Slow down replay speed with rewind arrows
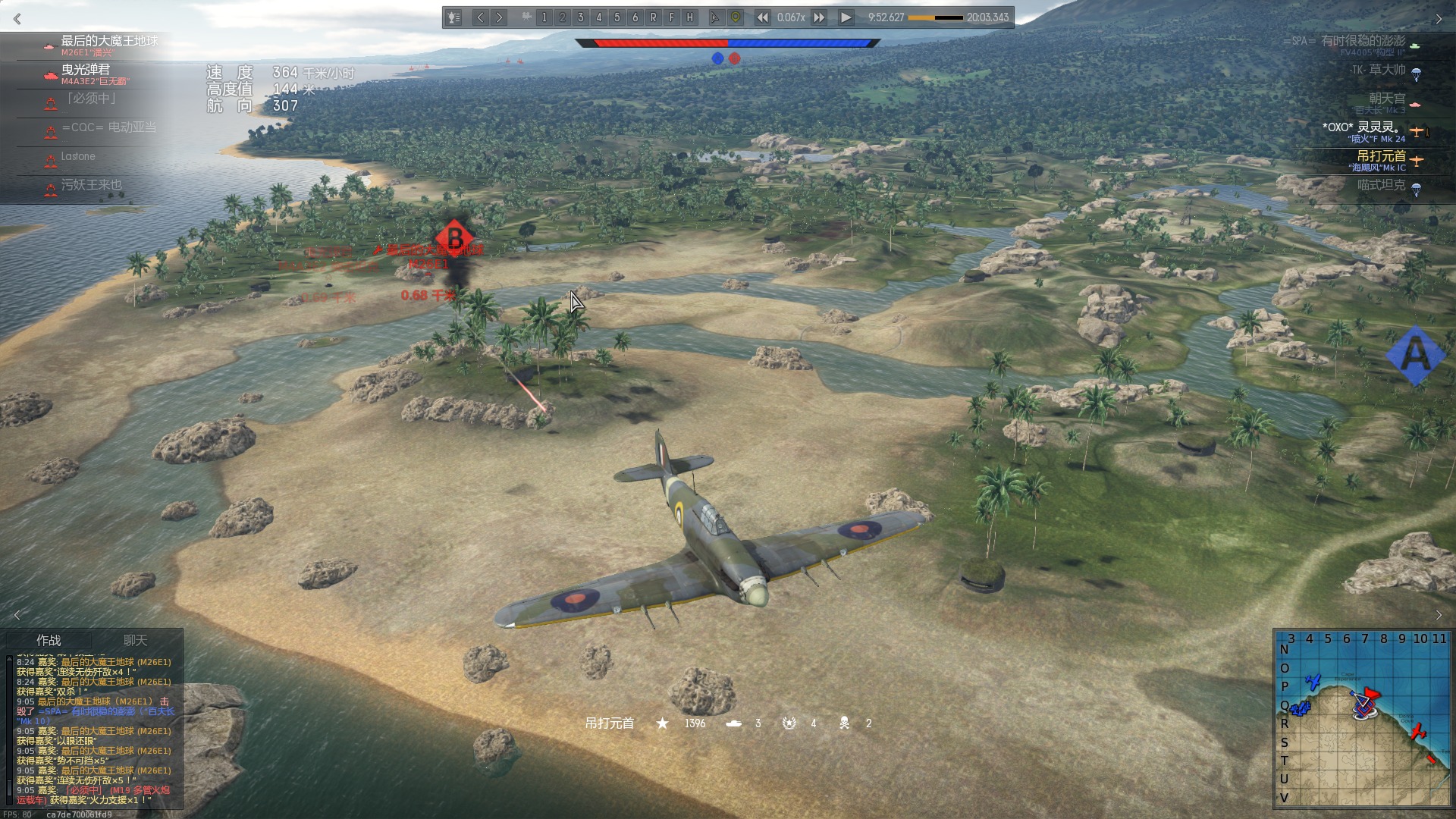1456x819 pixels. (762, 17)
